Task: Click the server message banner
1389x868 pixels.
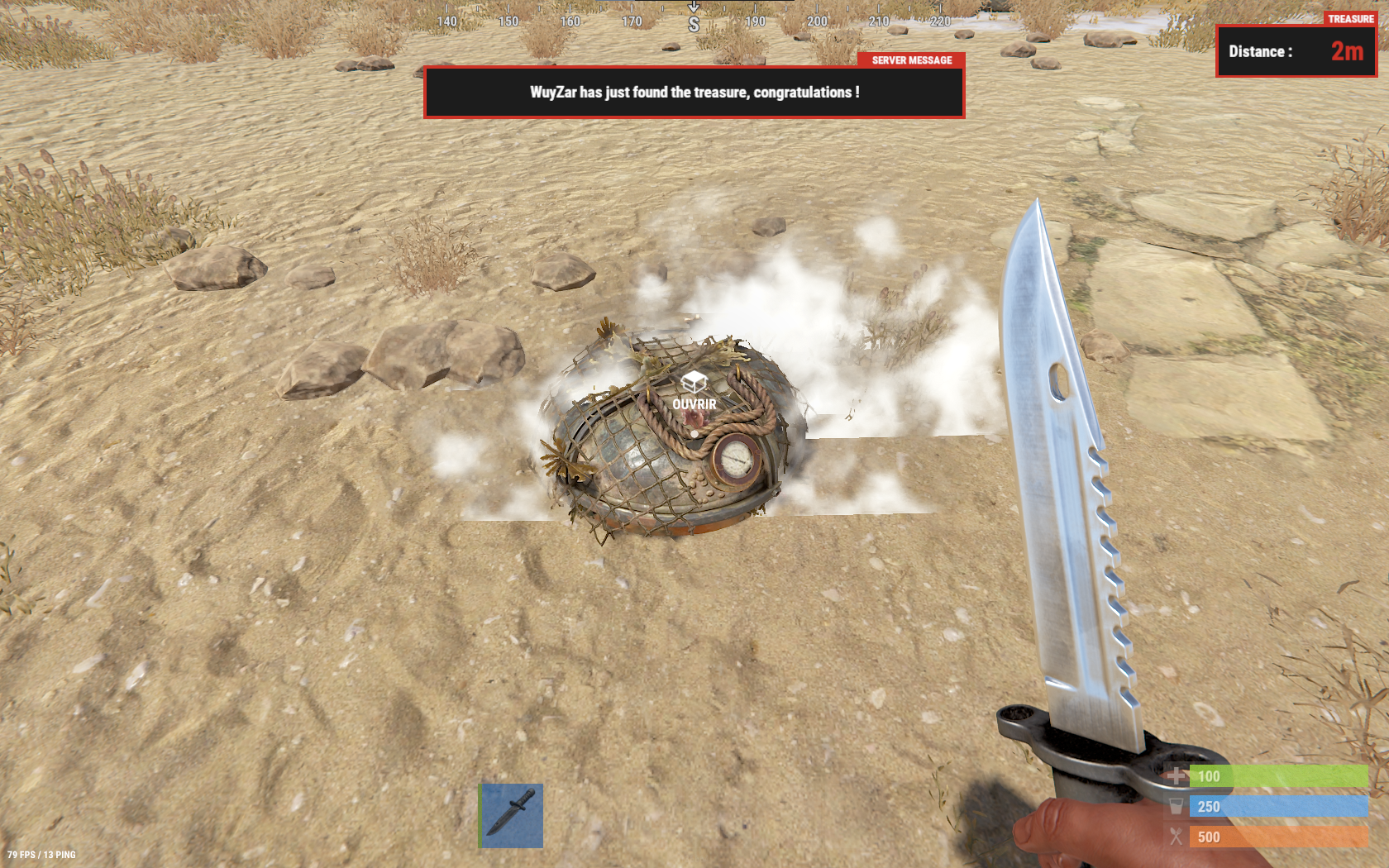Action: (x=694, y=93)
